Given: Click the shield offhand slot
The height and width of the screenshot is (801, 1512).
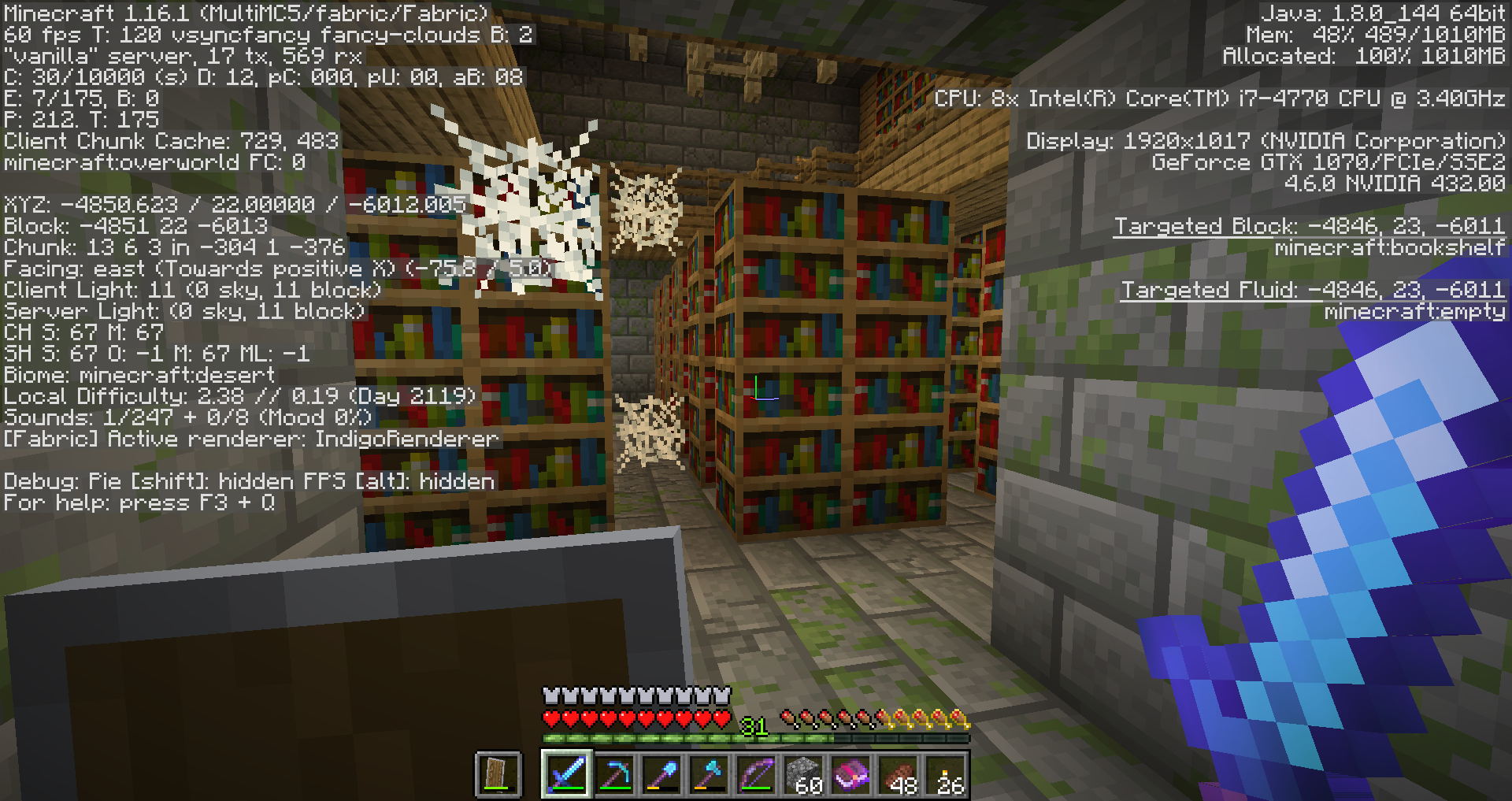Looking at the screenshot, I should coord(498,773).
